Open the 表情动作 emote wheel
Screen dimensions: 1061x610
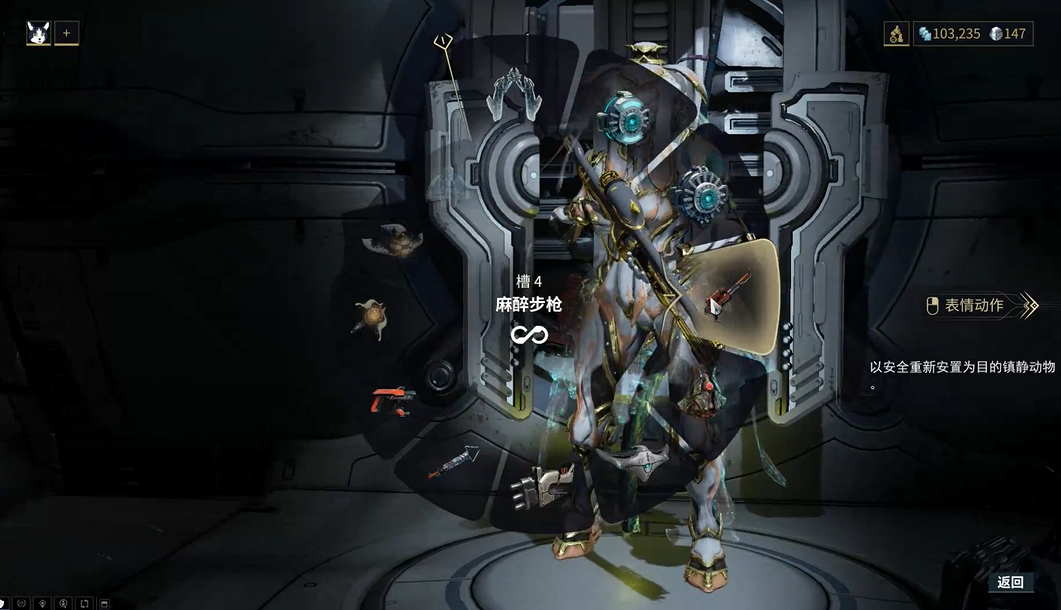pos(973,305)
